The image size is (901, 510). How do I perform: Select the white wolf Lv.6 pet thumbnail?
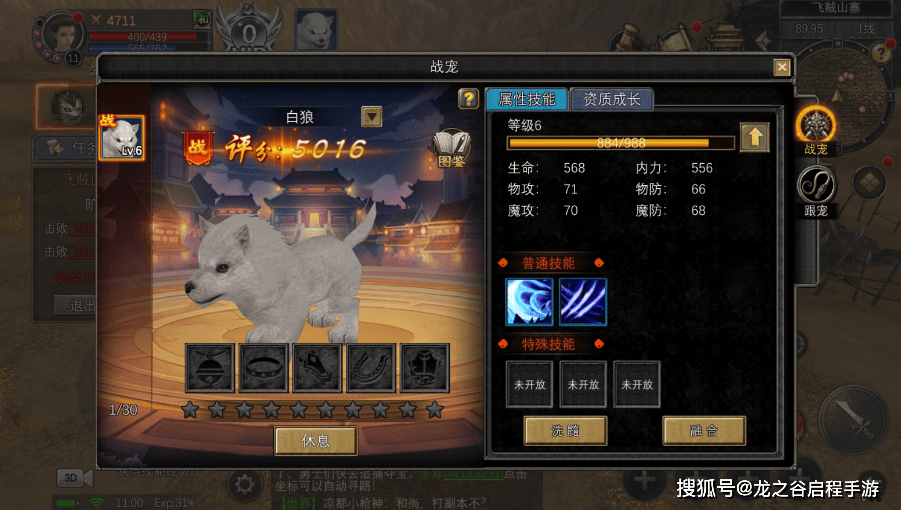click(x=122, y=138)
